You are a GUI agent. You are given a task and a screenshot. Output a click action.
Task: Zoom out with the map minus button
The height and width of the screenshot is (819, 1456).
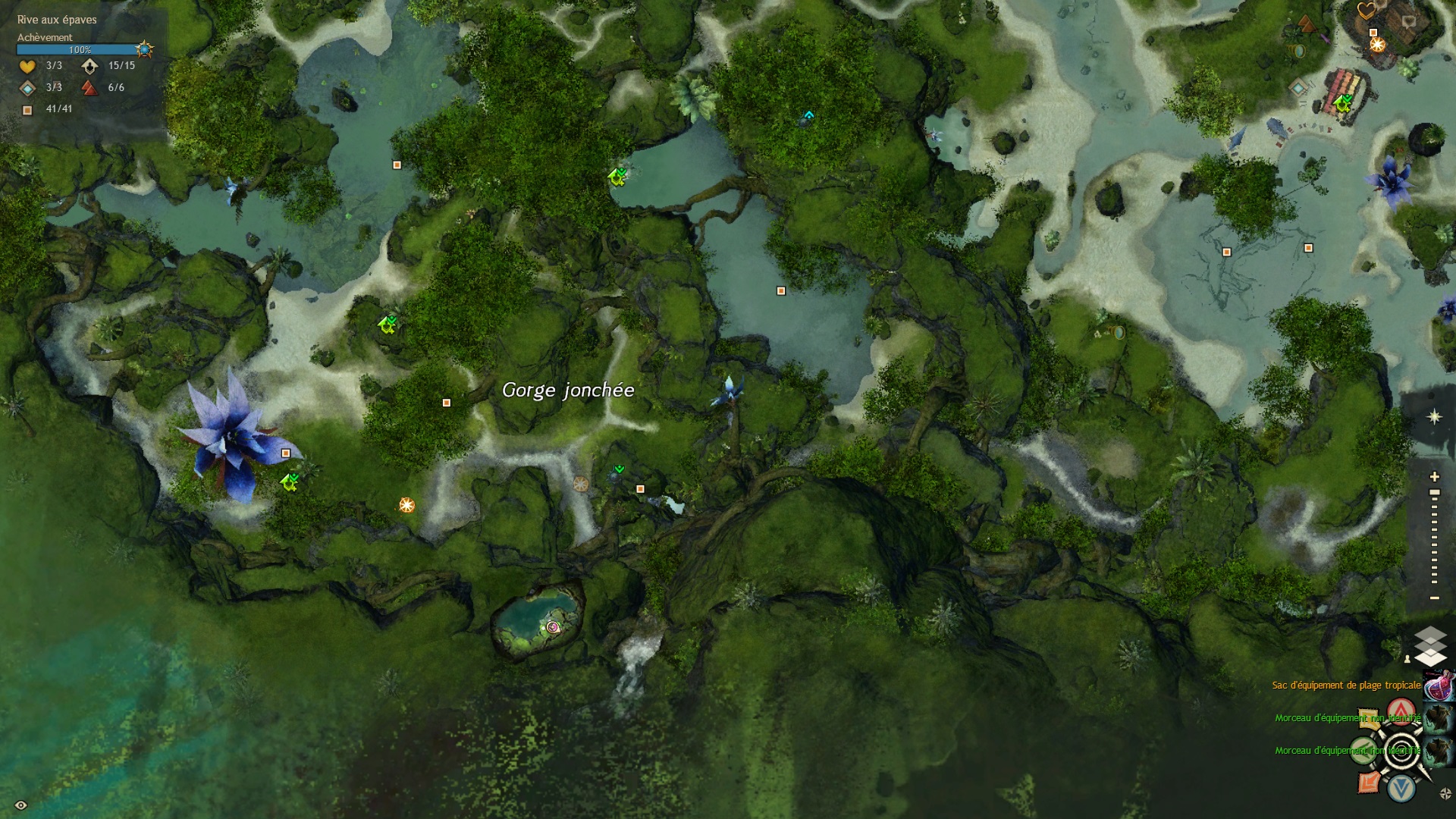[1434, 598]
